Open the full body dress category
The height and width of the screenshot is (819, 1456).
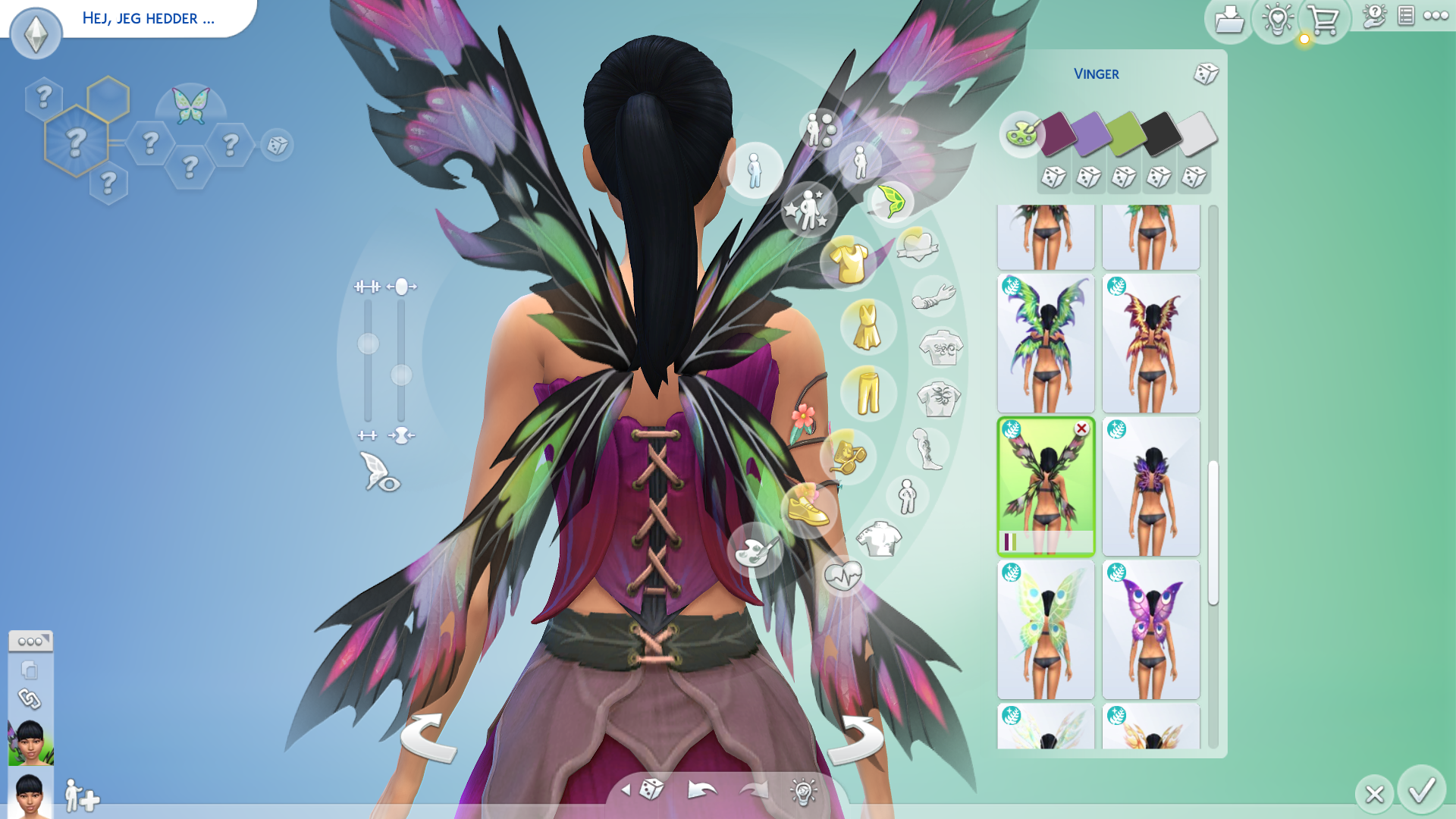point(866,326)
